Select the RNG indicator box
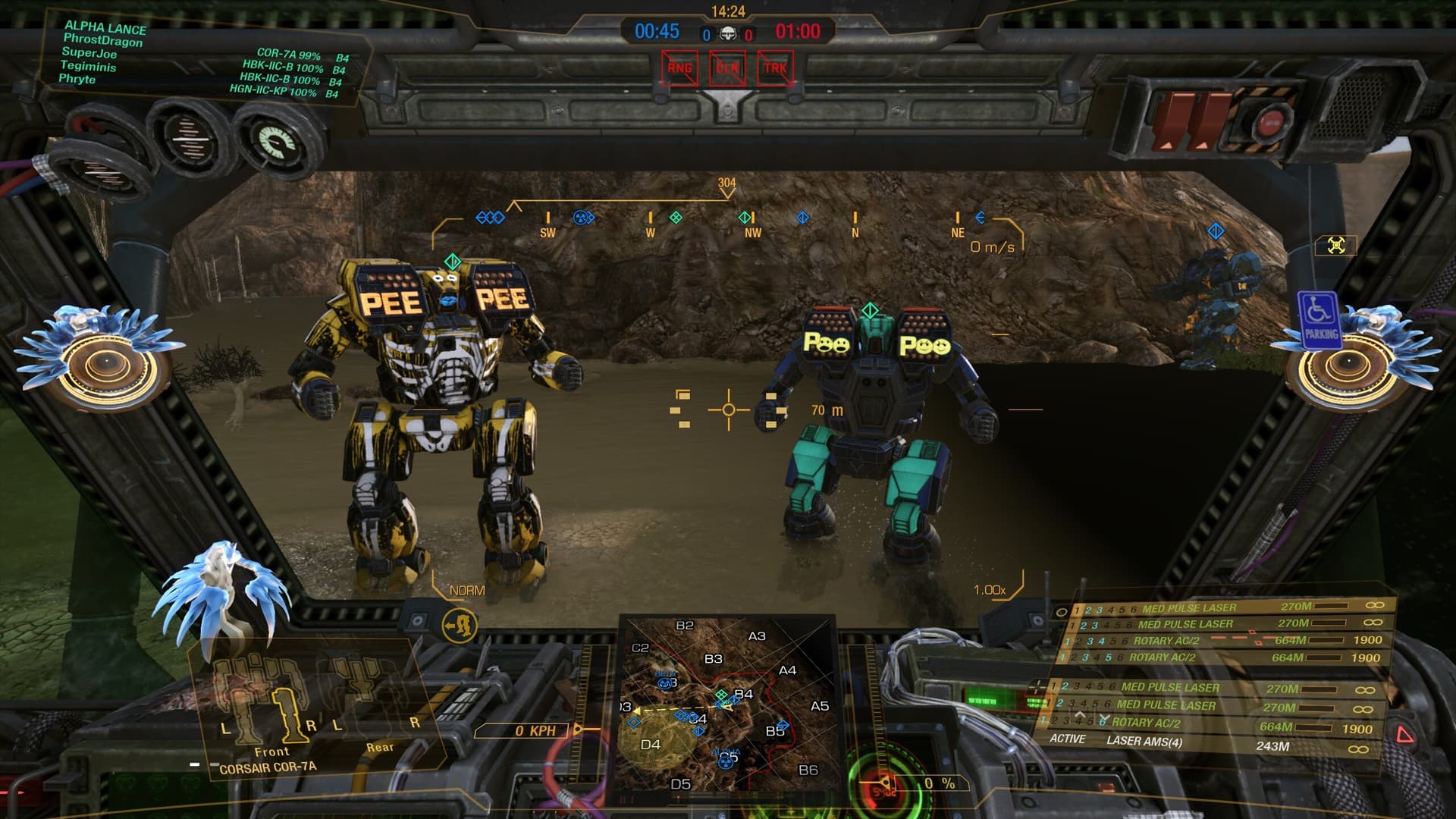Screen dimensions: 1456x819 (x=679, y=68)
